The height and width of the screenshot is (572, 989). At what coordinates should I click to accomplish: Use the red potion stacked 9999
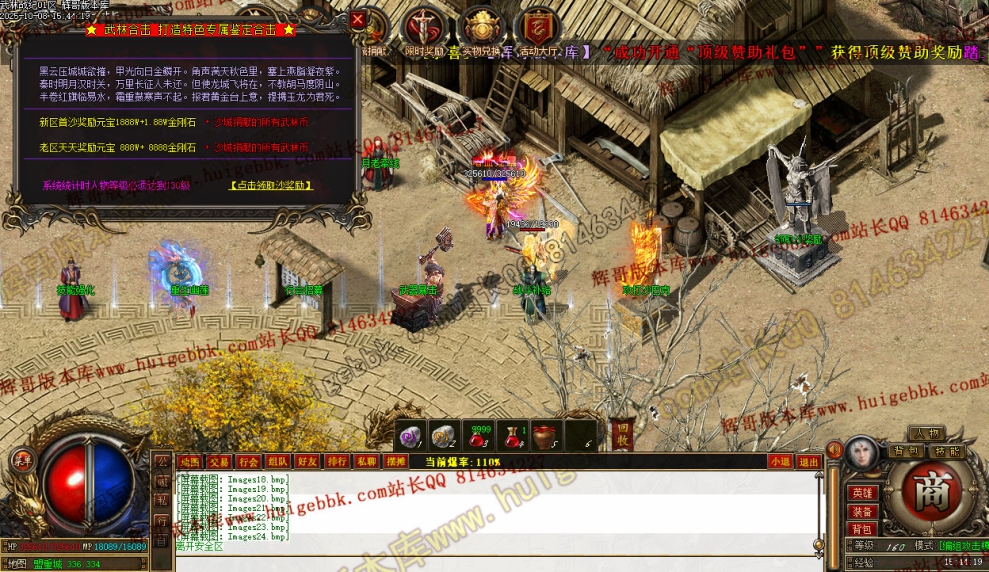[481, 436]
